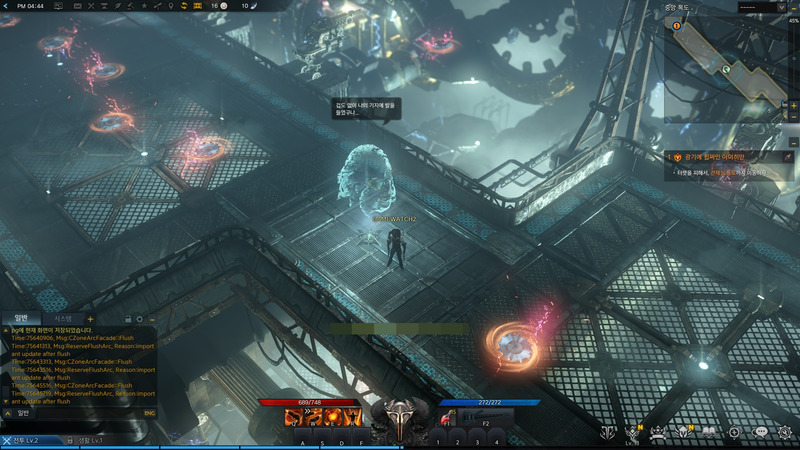Open chat settings gear icon

(x=139, y=318)
